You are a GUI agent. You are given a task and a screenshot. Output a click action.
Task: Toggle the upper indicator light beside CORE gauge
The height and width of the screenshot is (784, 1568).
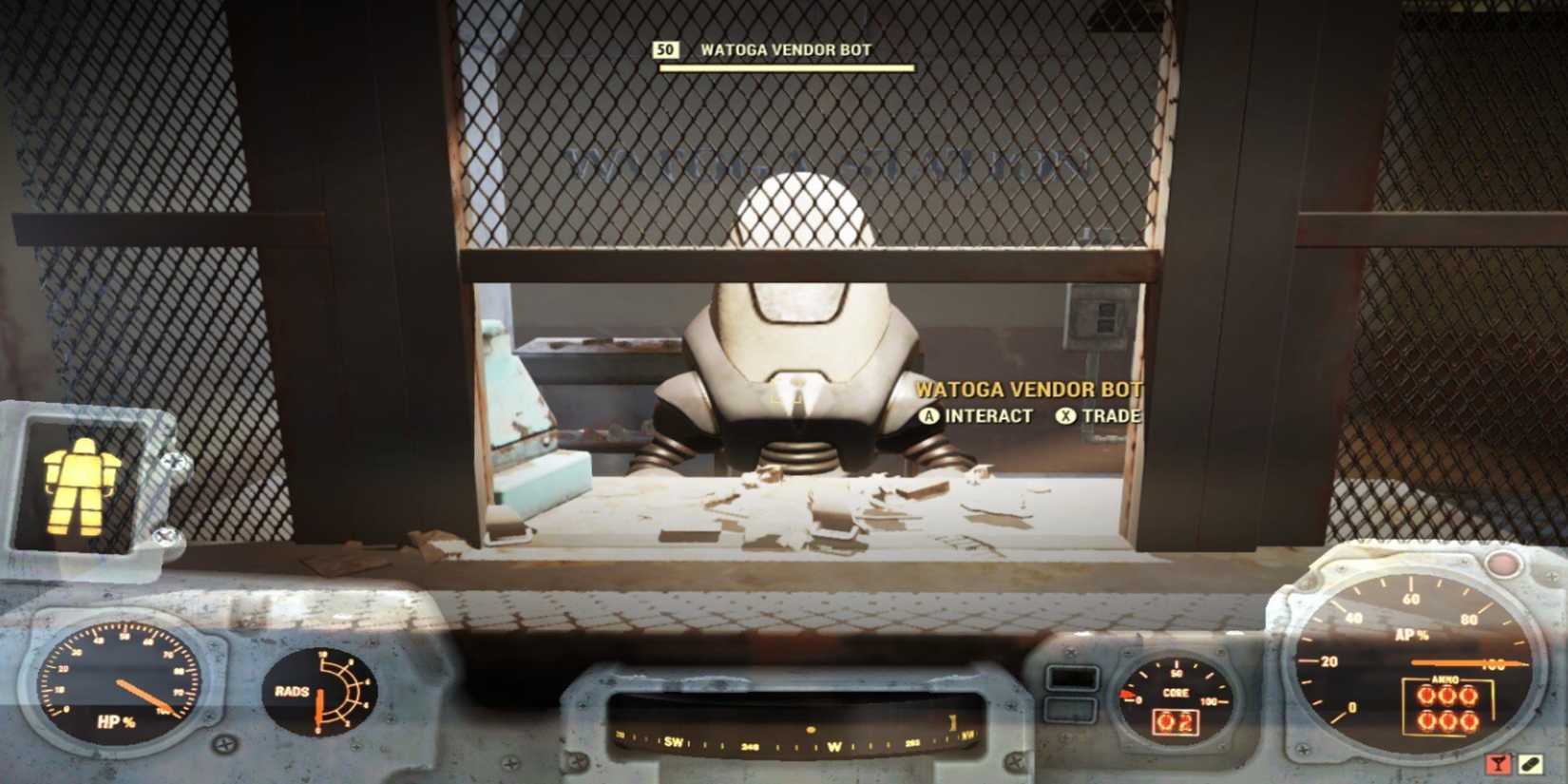(x=1074, y=677)
